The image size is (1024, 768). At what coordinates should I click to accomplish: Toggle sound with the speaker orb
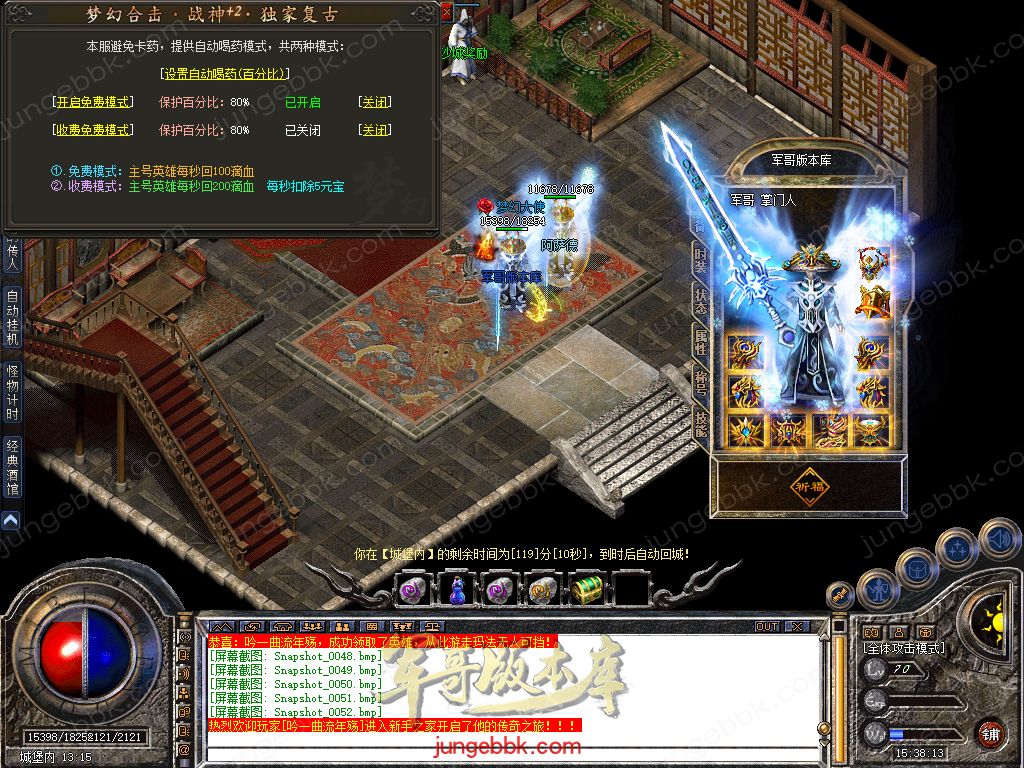[999, 541]
